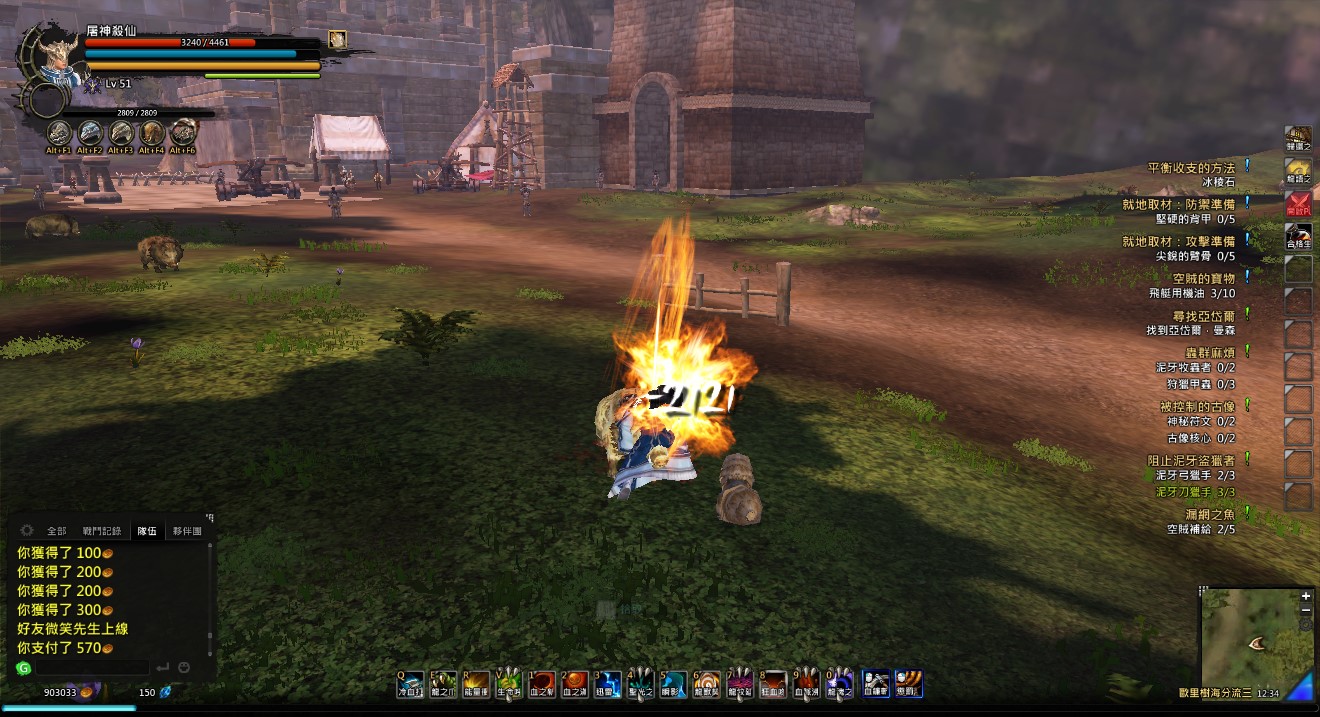The image size is (1320, 717).
Task: Activate the 冷血打 skill on Q
Action: point(410,684)
